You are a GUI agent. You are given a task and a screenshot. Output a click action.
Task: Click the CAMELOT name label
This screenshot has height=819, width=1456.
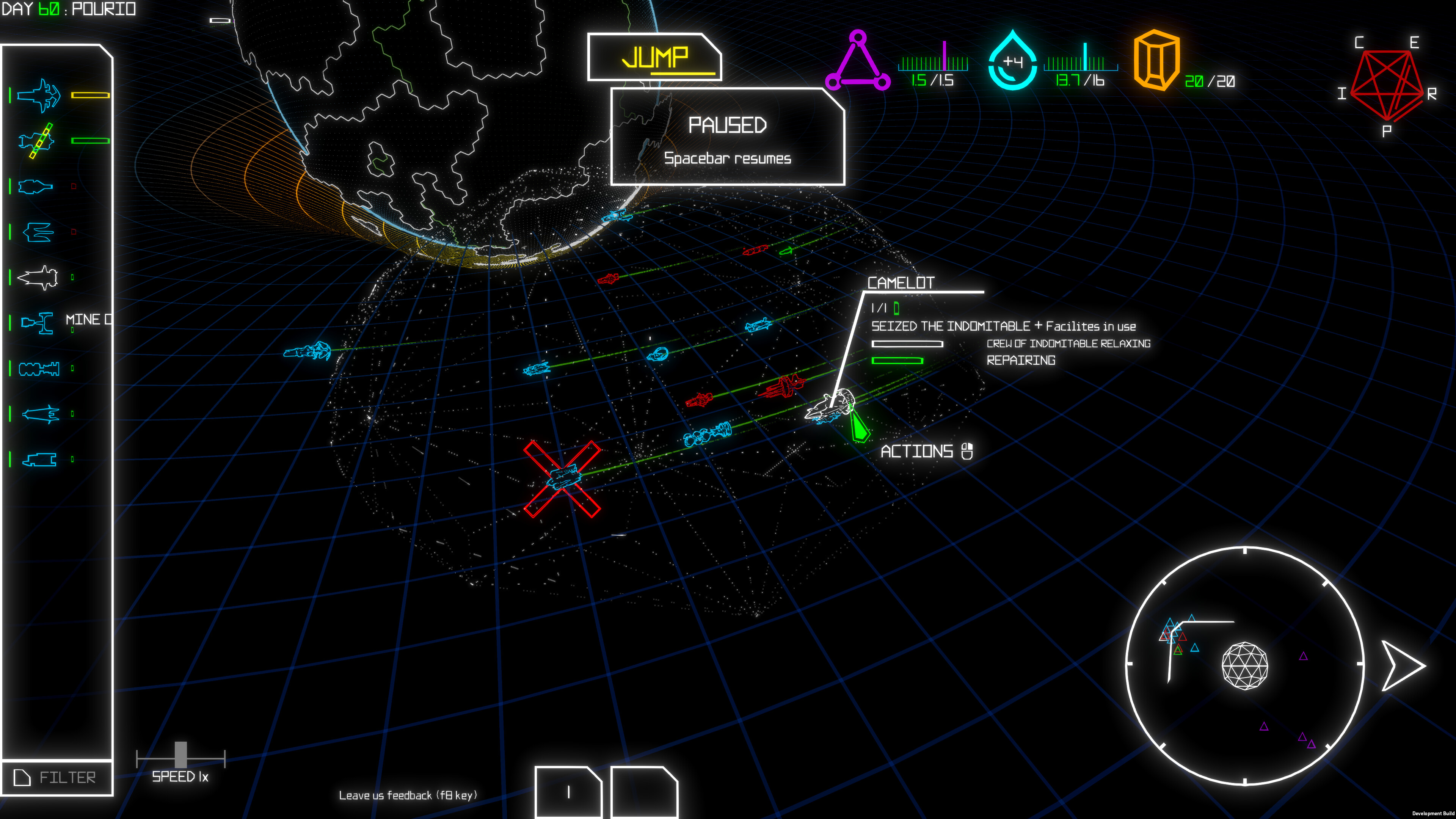901,283
